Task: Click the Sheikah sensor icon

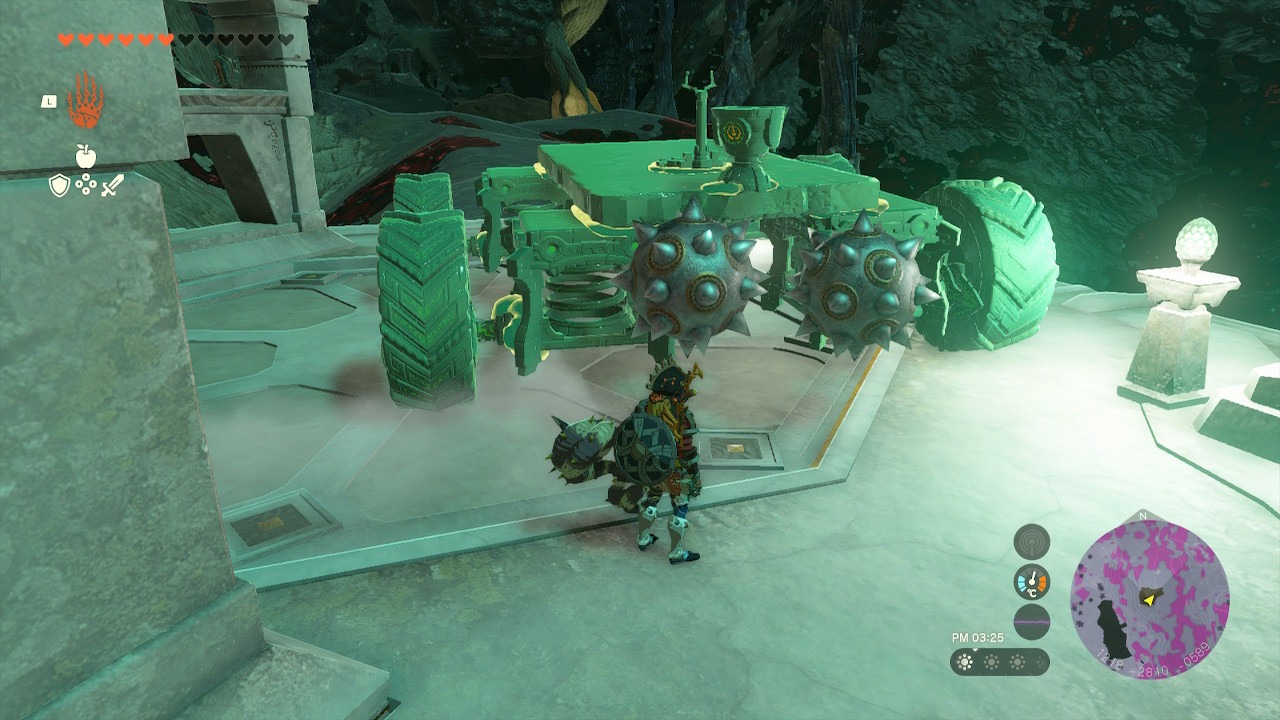Action: pos(1032,542)
